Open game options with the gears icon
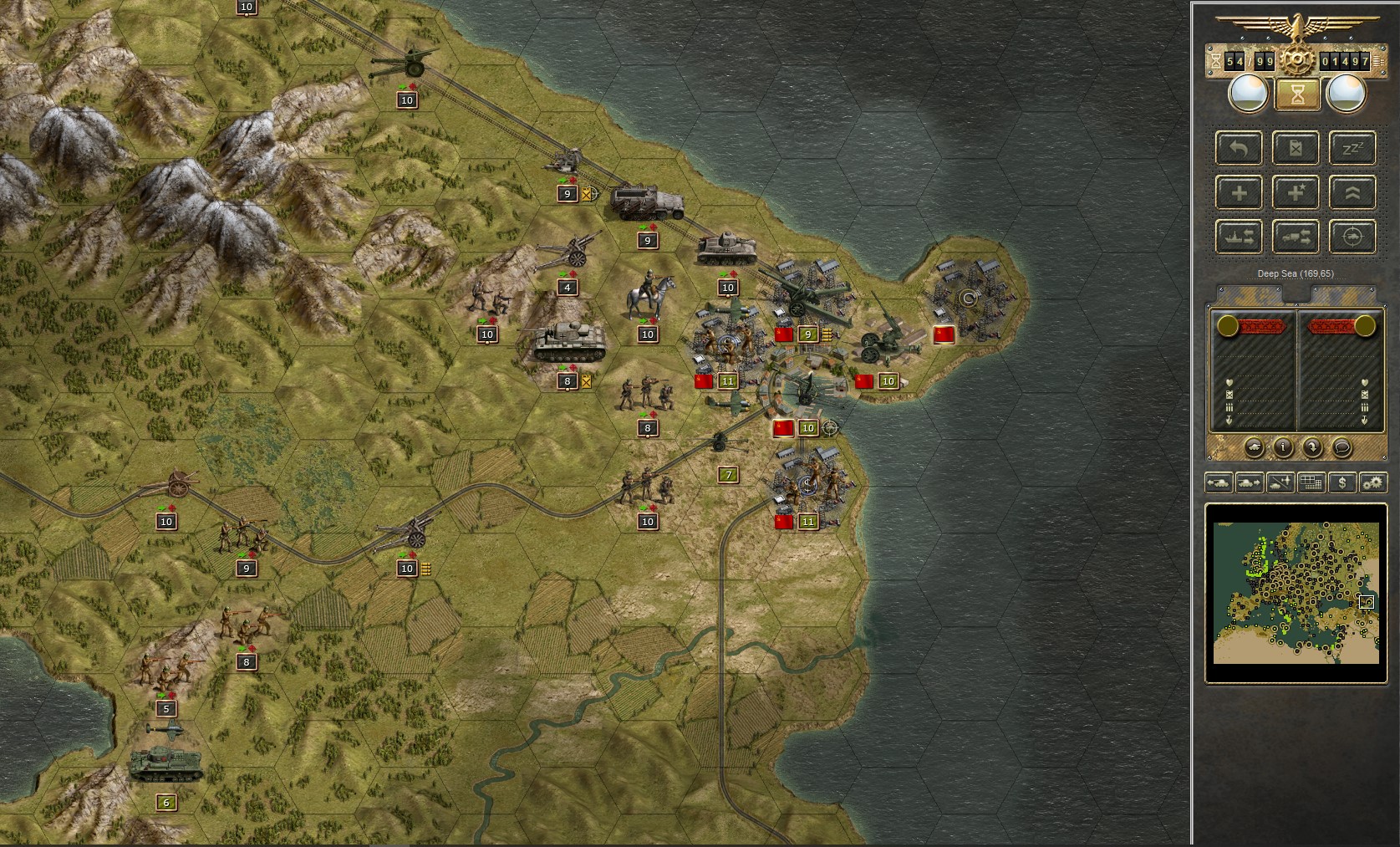 (x=1375, y=482)
